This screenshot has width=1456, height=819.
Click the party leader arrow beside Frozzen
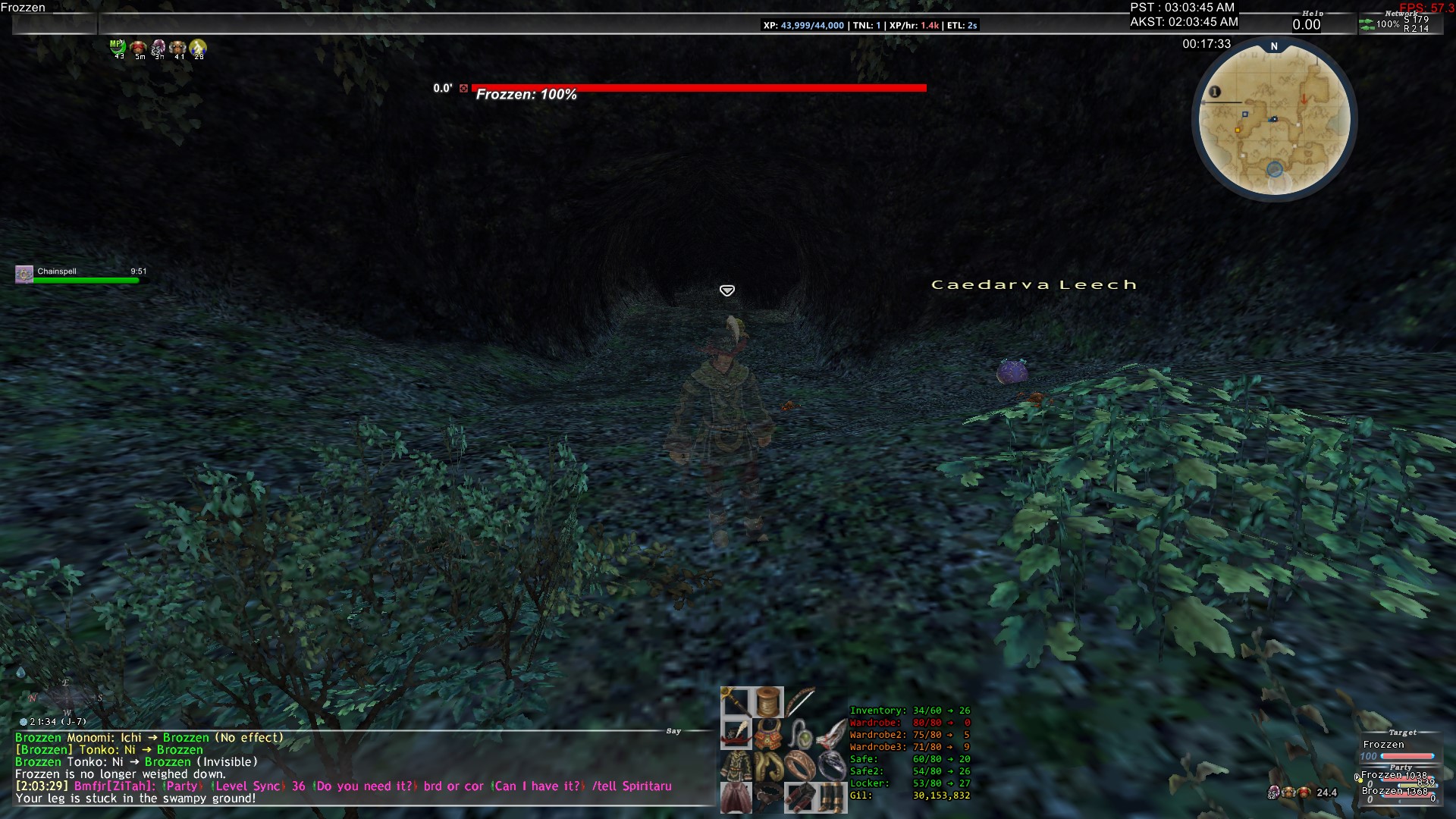1357,777
